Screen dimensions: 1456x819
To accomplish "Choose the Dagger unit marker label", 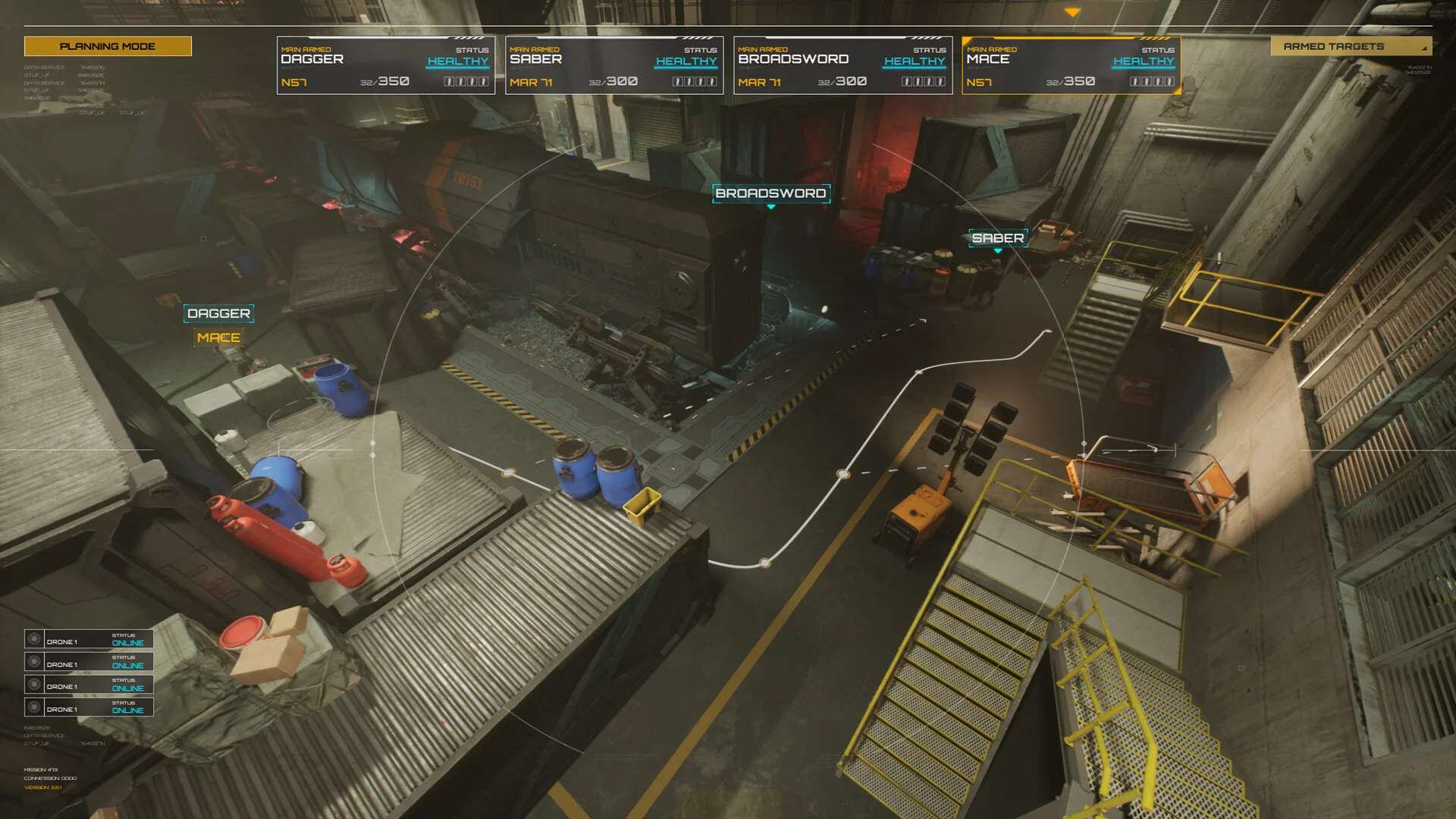I will (x=218, y=313).
